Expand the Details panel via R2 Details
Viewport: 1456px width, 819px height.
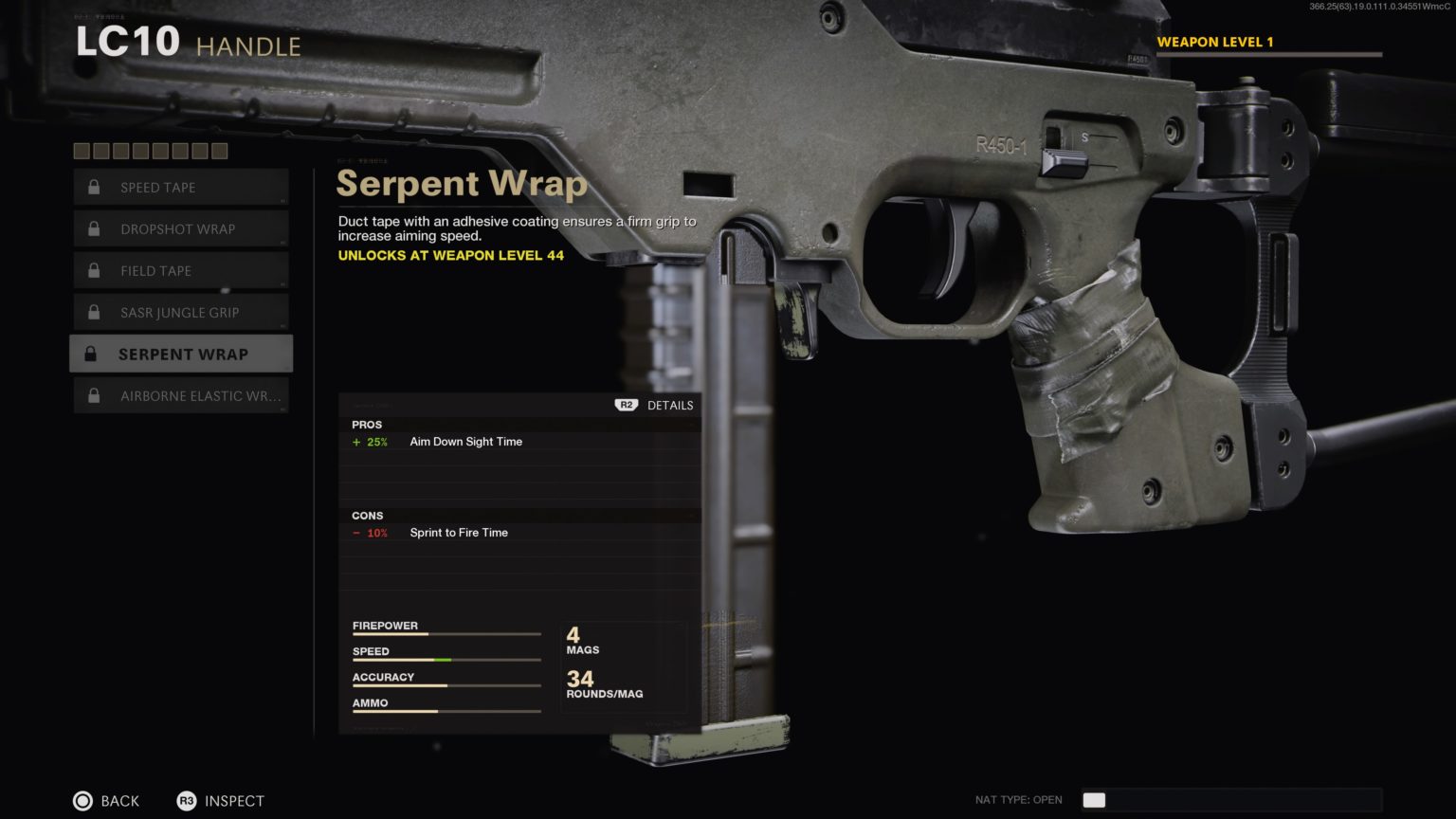[x=653, y=405]
